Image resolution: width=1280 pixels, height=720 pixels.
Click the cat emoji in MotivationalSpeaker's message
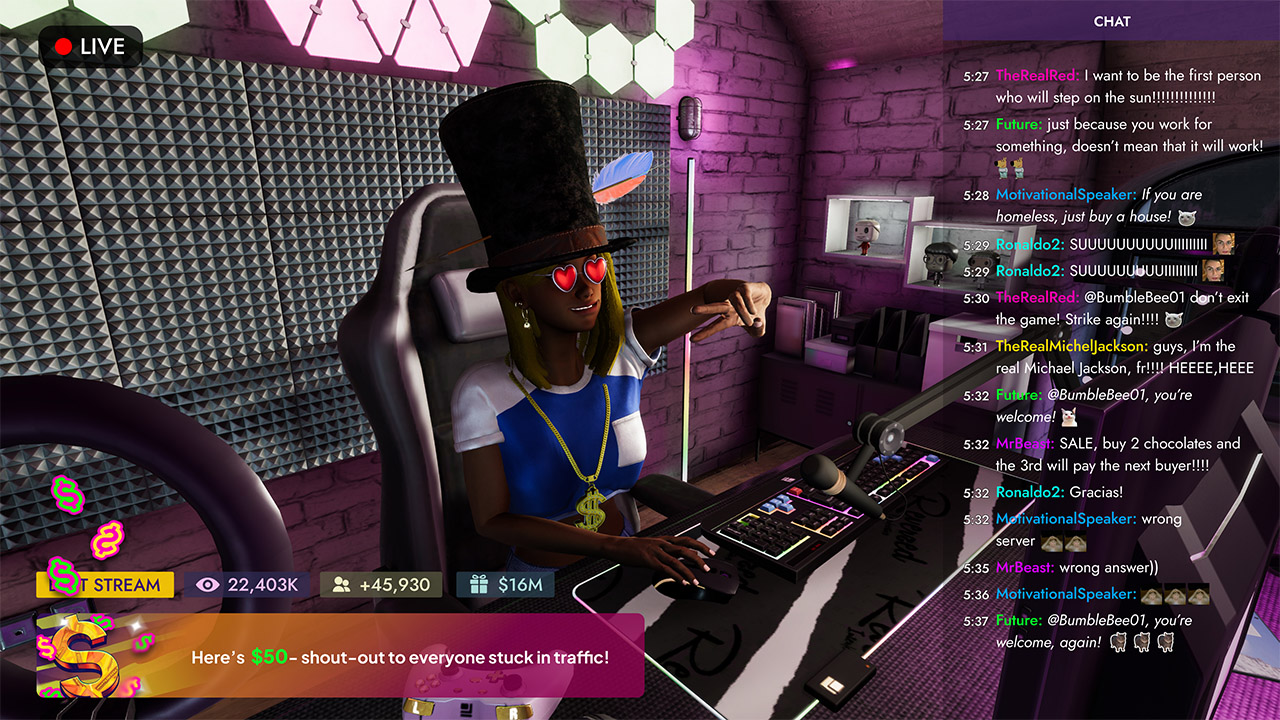pyautogui.click(x=1186, y=217)
